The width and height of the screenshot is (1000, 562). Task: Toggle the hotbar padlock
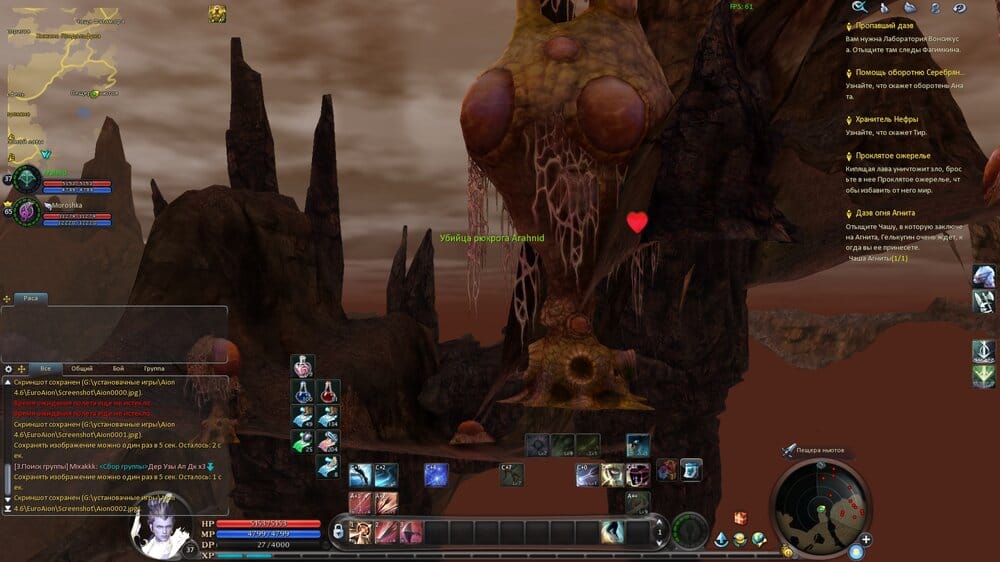coord(339,530)
